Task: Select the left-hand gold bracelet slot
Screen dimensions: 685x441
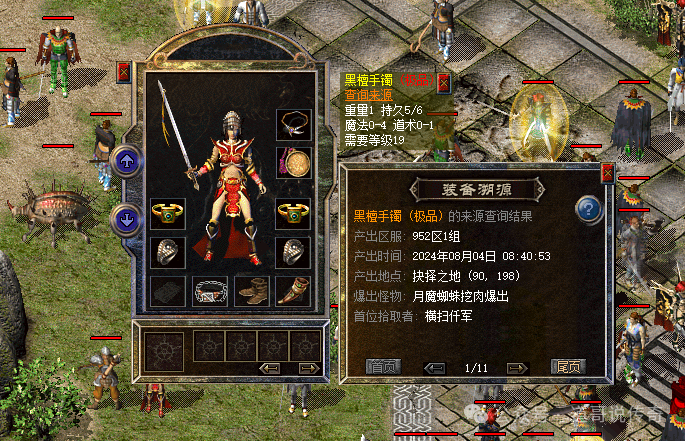Action: click(x=167, y=213)
